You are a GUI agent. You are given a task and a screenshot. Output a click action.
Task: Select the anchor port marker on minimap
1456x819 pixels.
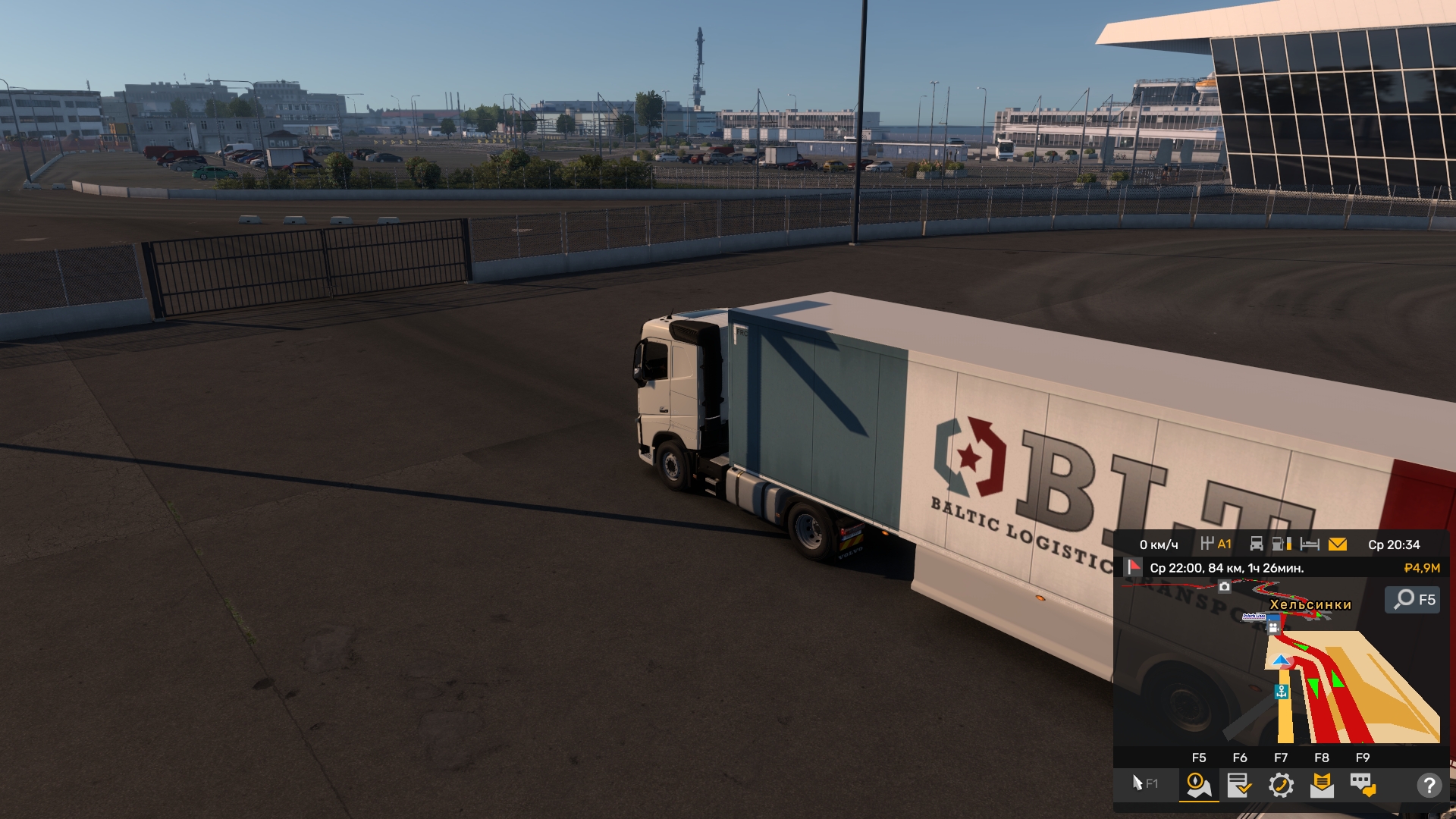tap(1282, 692)
